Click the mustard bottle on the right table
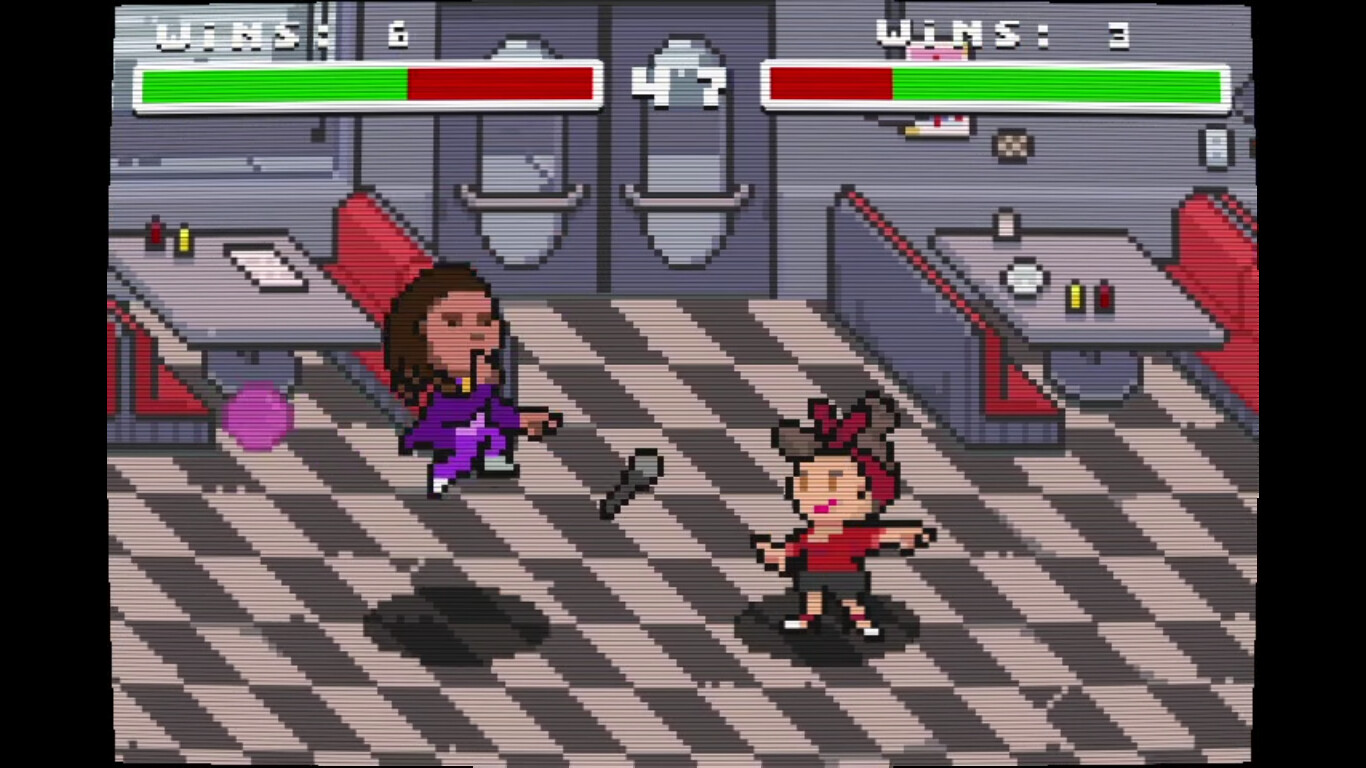This screenshot has width=1366, height=768. point(1075,295)
